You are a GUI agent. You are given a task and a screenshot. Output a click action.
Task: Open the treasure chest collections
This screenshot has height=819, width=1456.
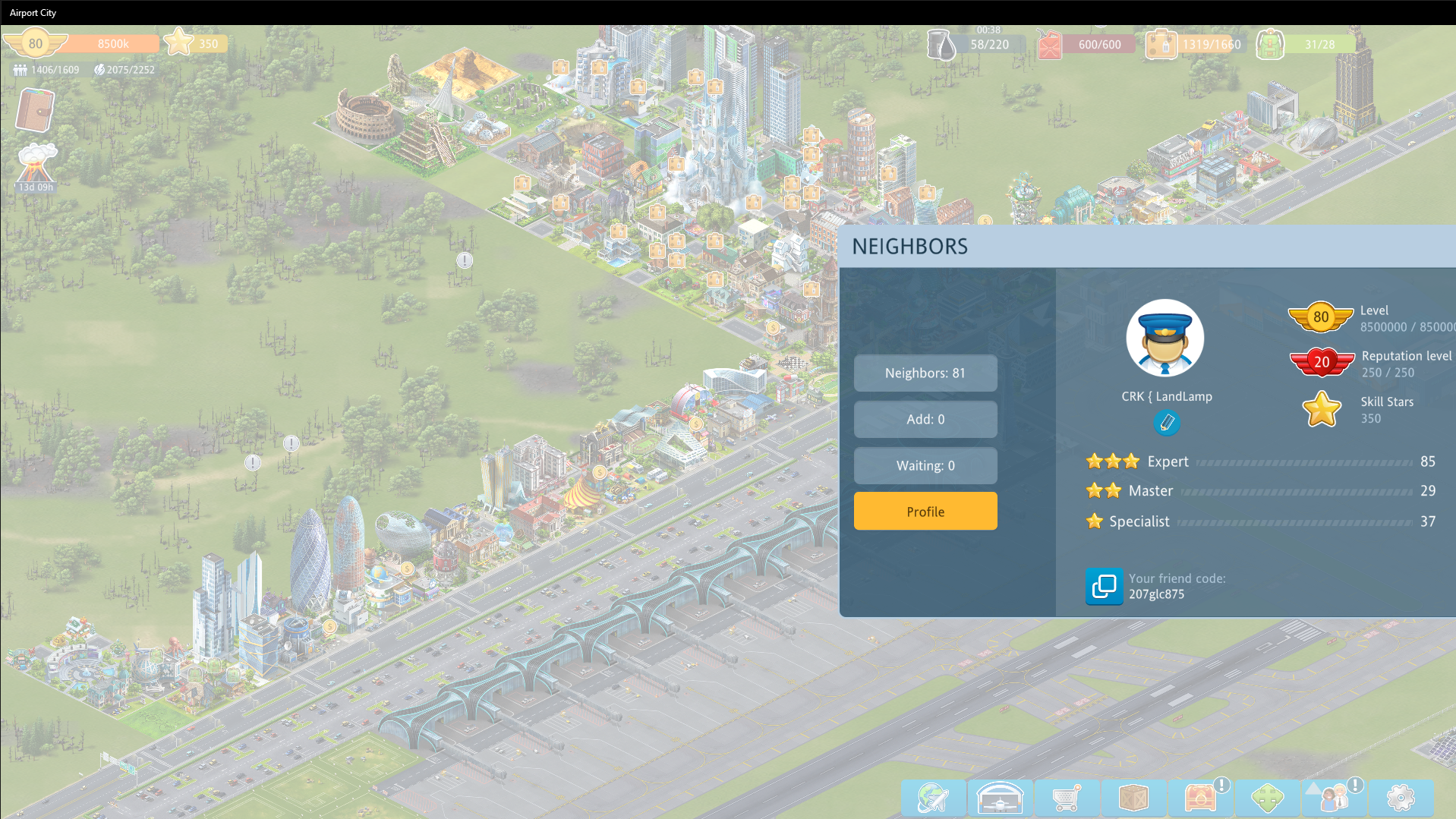(1200, 798)
